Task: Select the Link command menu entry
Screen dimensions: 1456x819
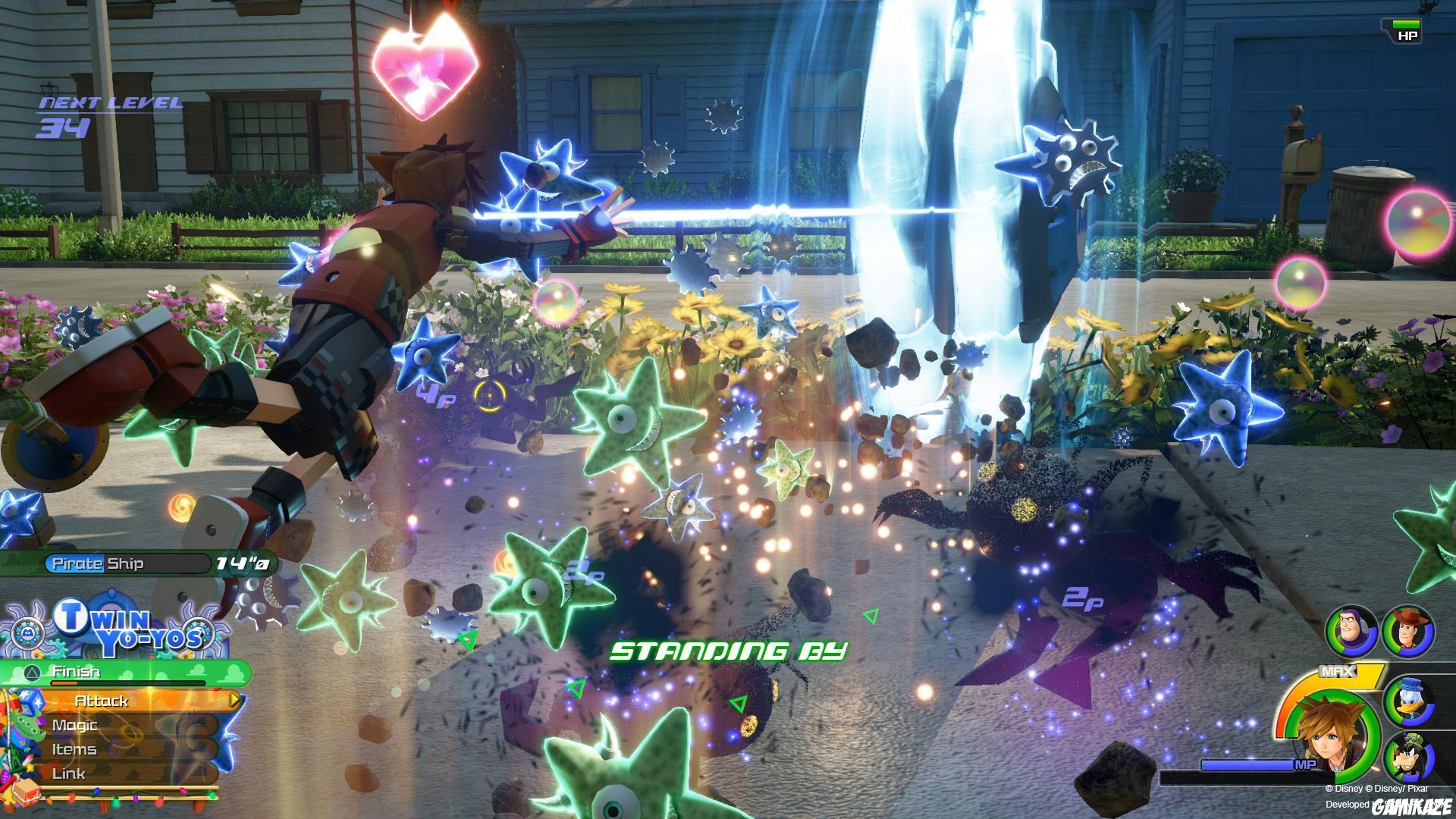Action: point(70,773)
